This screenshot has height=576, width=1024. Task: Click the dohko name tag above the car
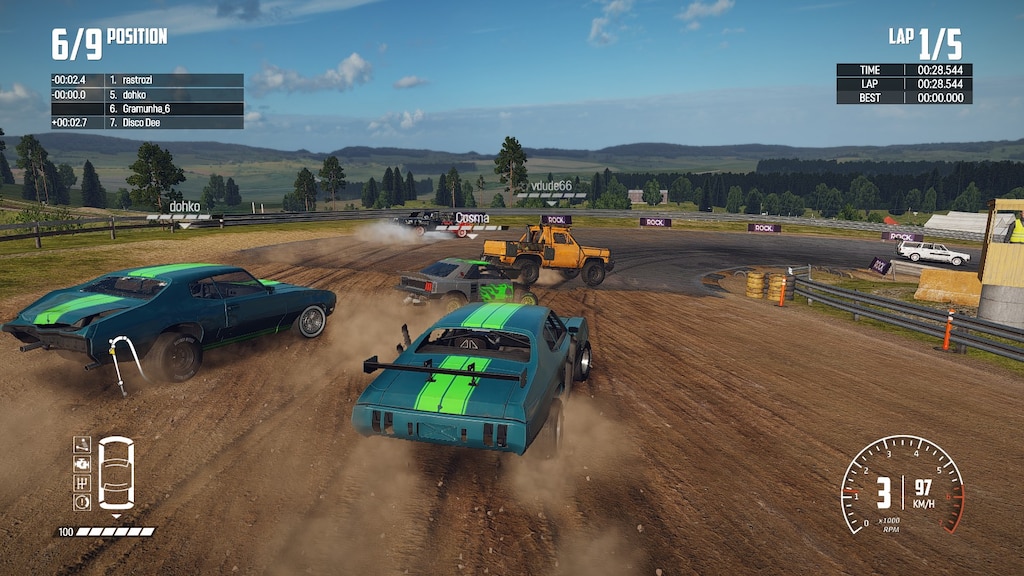(x=184, y=207)
